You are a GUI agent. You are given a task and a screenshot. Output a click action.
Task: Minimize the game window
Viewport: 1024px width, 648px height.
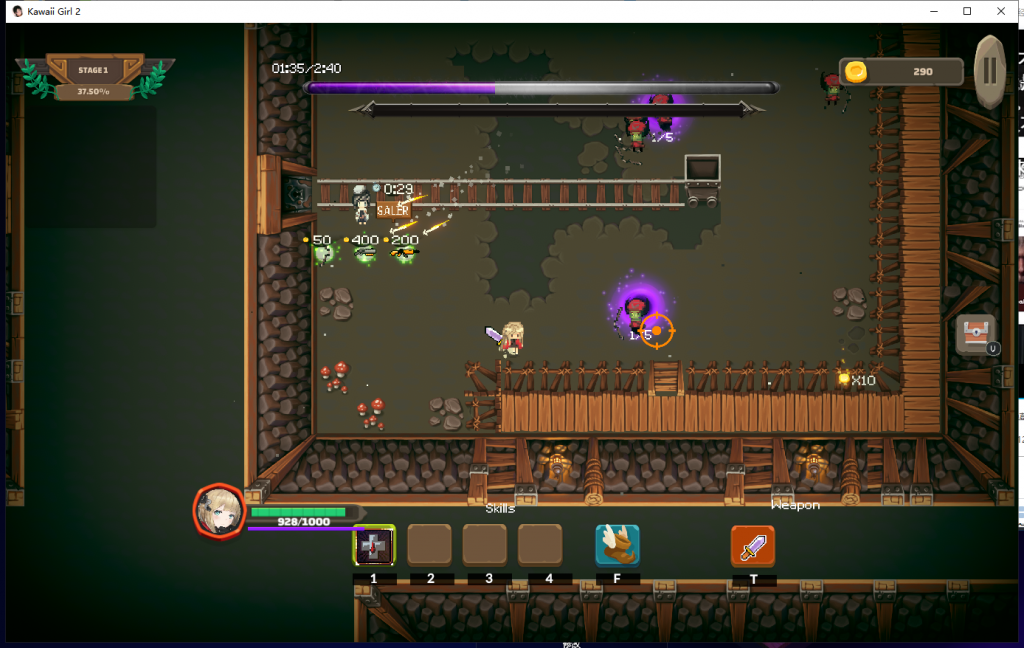coord(933,11)
